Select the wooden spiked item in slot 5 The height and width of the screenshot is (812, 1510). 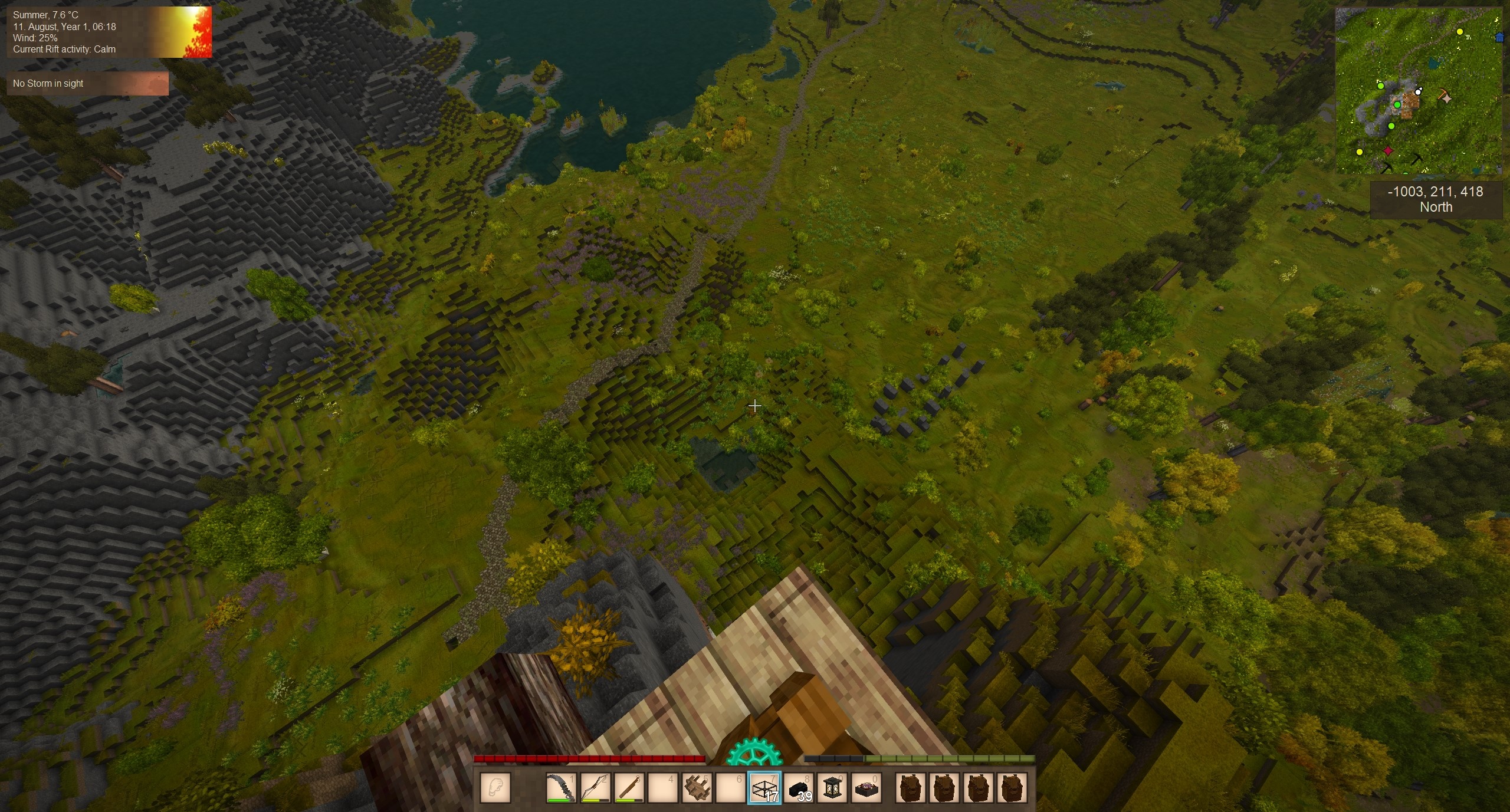tap(697, 788)
